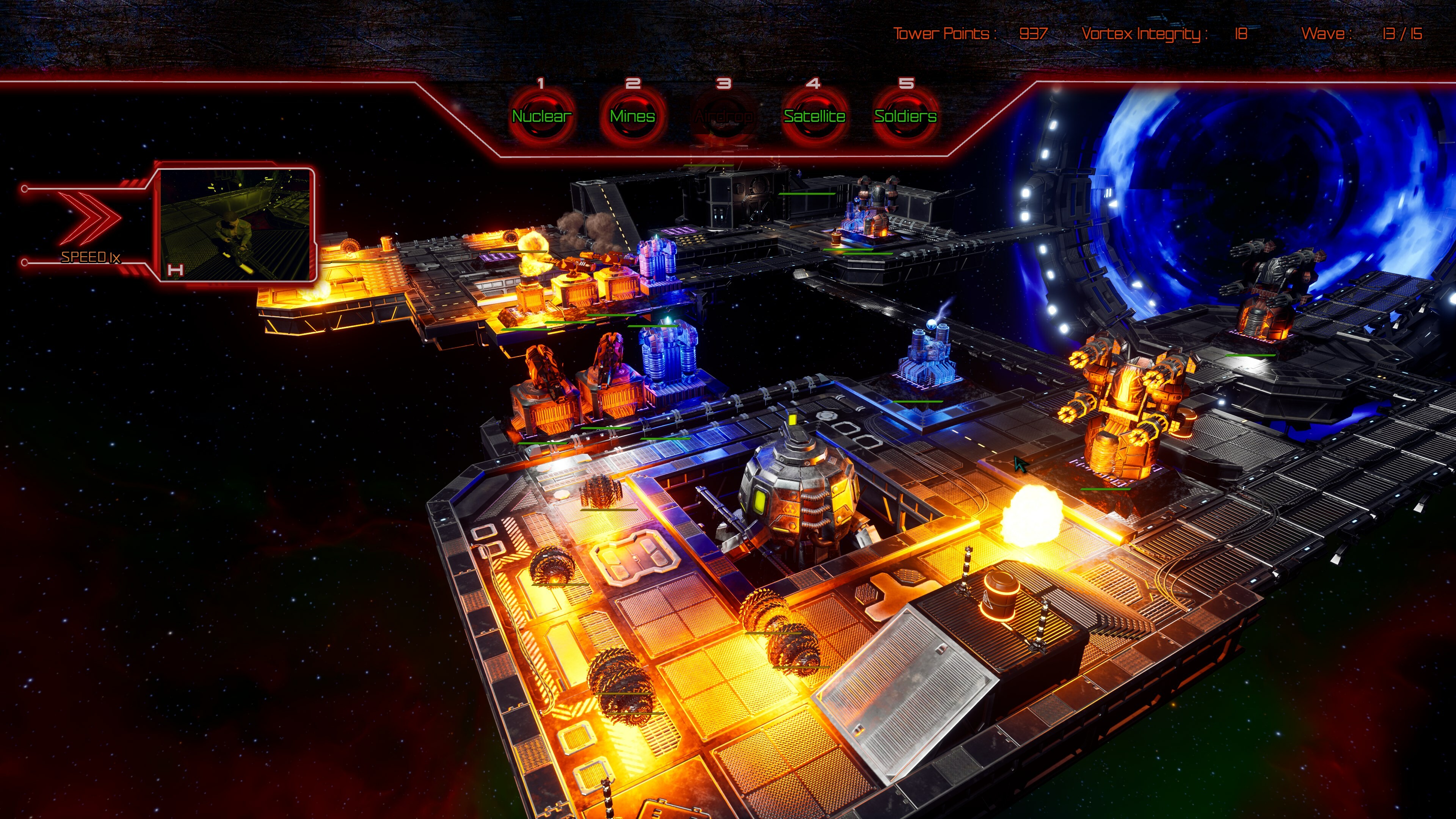Select the Mines ability

pyautogui.click(x=632, y=116)
